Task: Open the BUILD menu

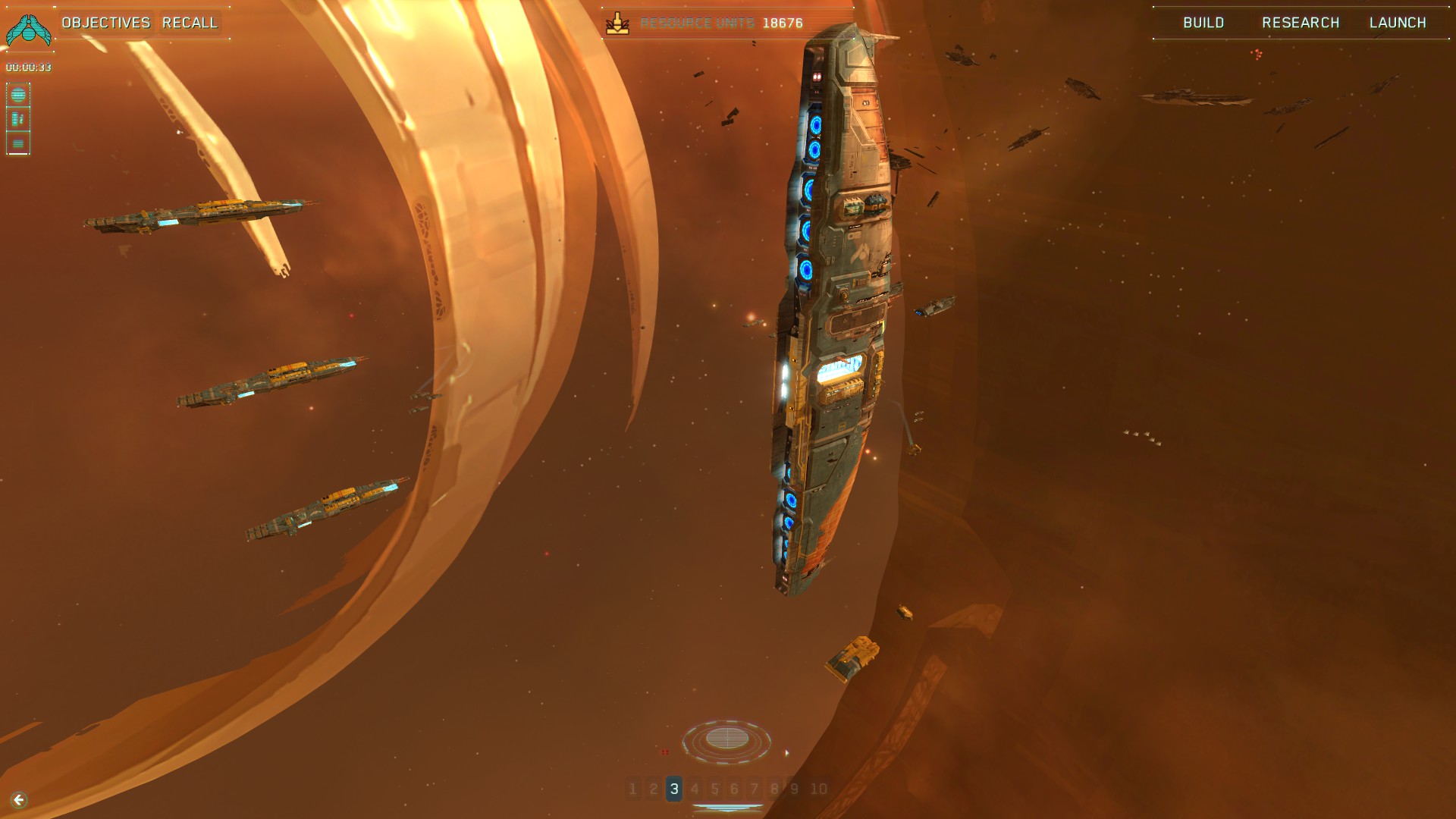Action: tap(1203, 22)
